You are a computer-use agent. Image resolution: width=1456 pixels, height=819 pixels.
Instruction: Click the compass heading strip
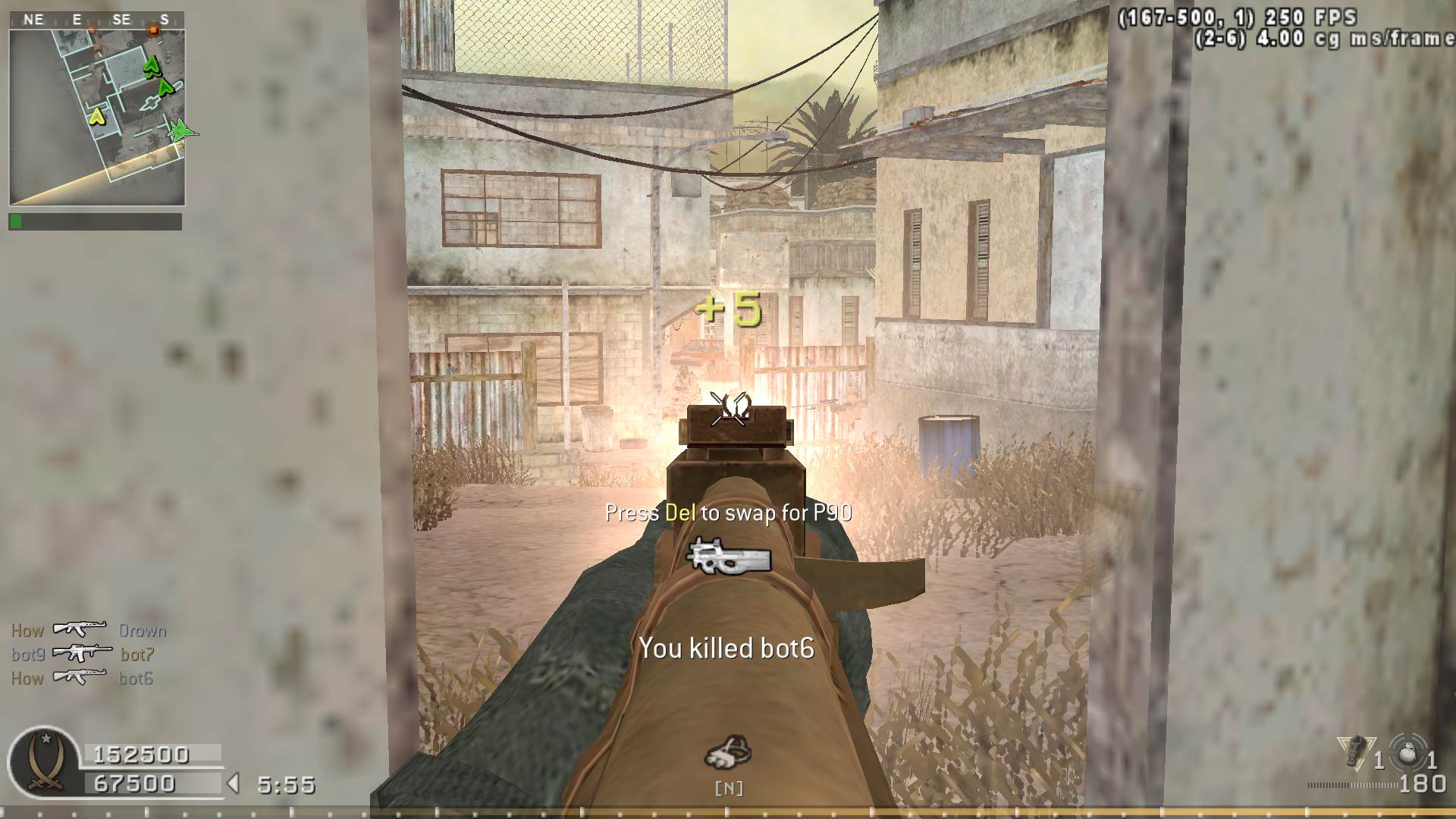(x=96, y=20)
